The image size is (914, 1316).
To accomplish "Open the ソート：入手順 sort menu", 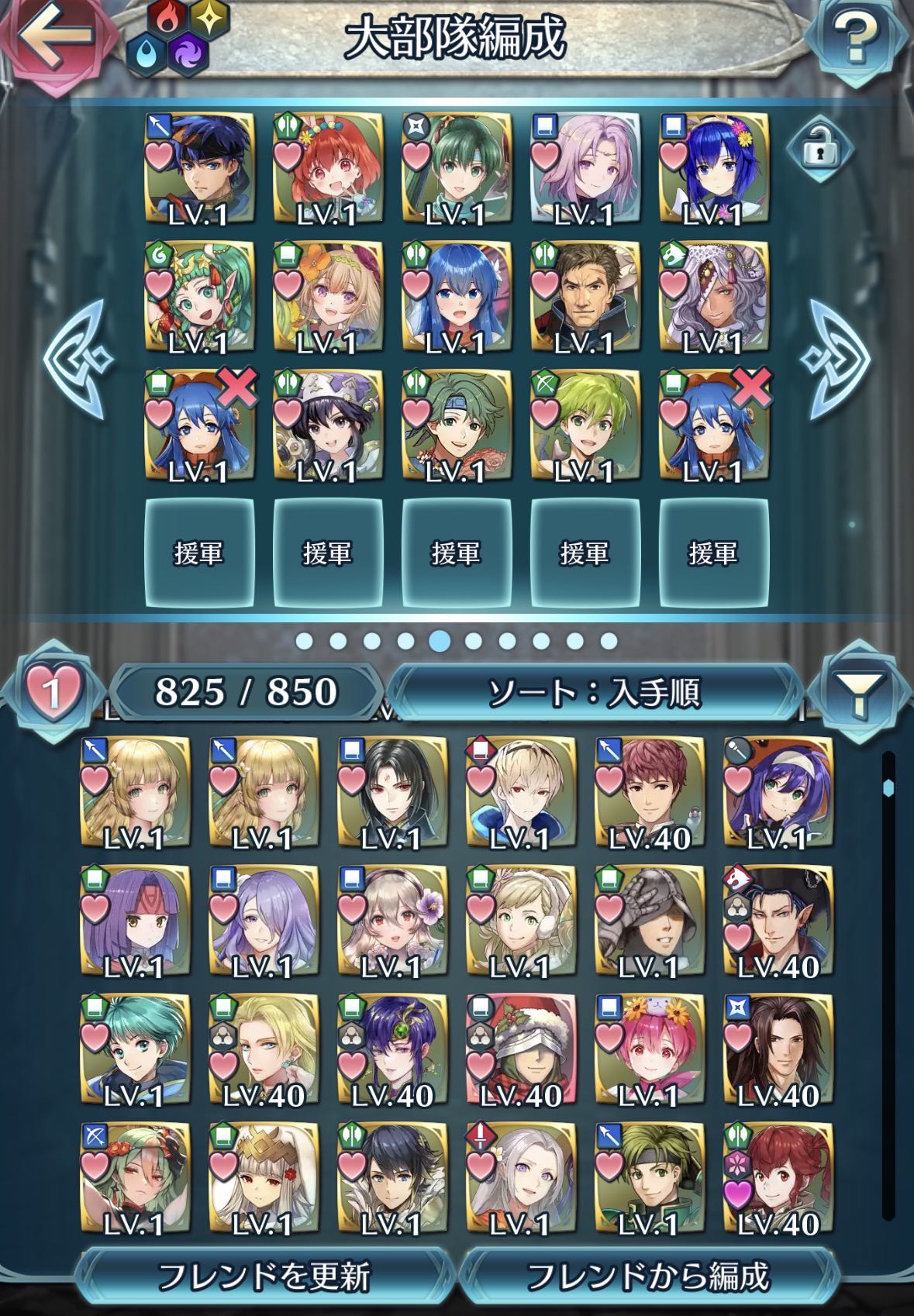I will pyautogui.click(x=594, y=691).
